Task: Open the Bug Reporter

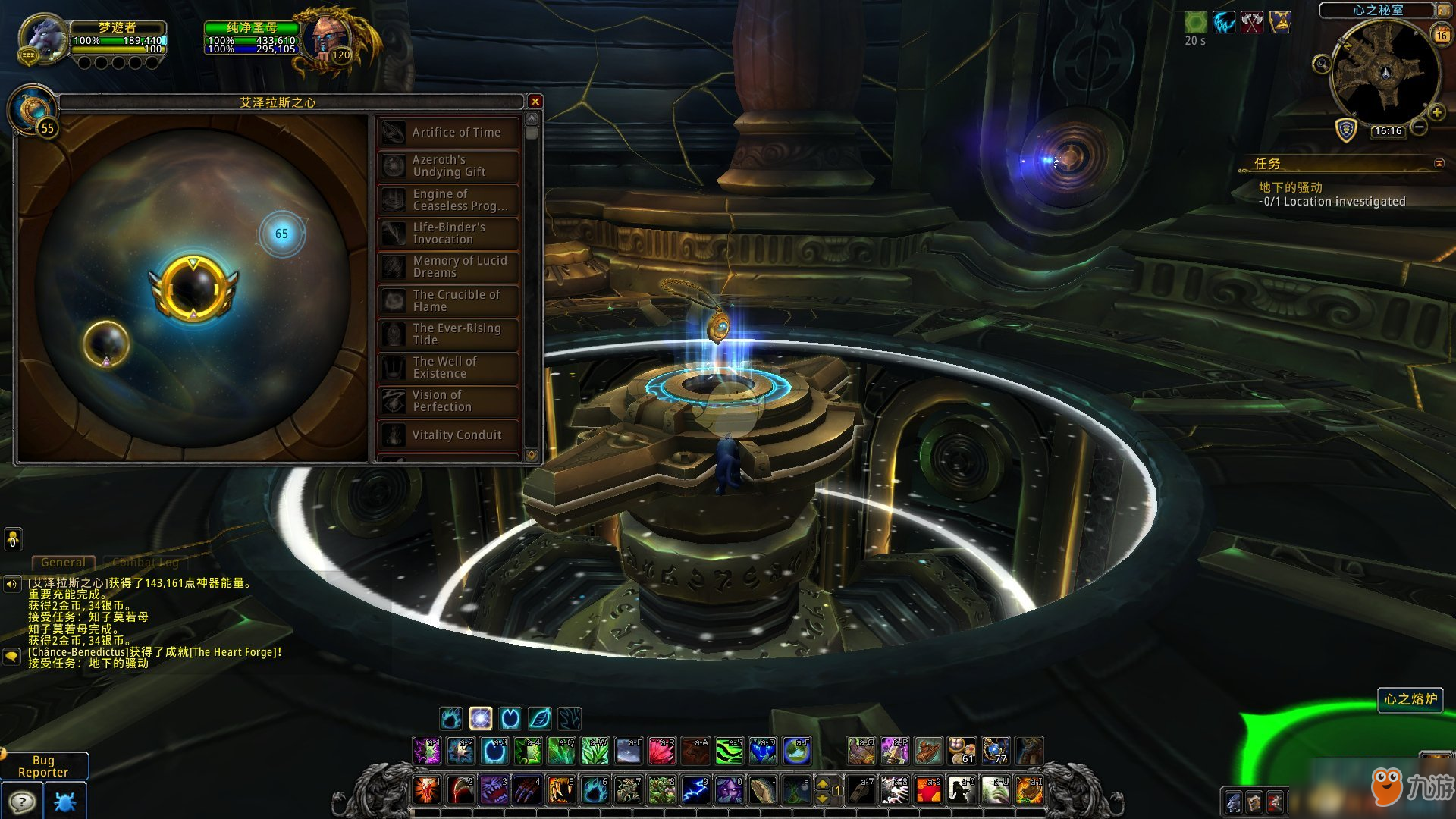Action: click(43, 766)
